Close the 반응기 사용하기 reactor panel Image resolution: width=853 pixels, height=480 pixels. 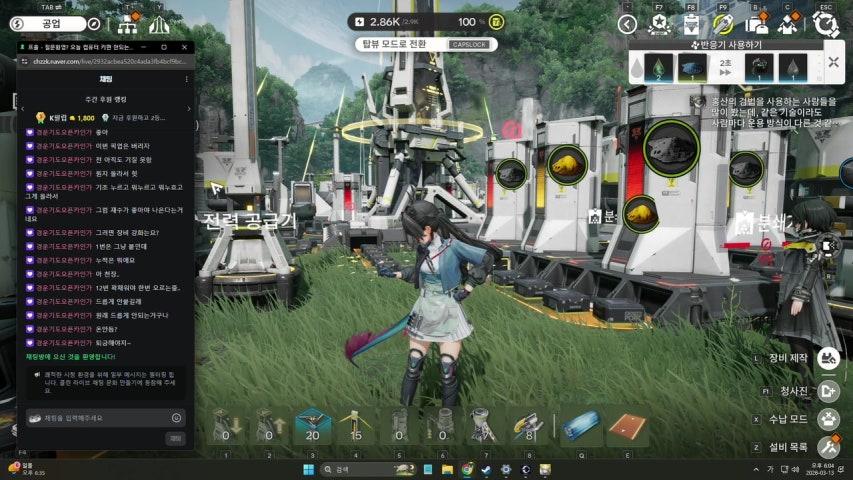click(x=834, y=62)
